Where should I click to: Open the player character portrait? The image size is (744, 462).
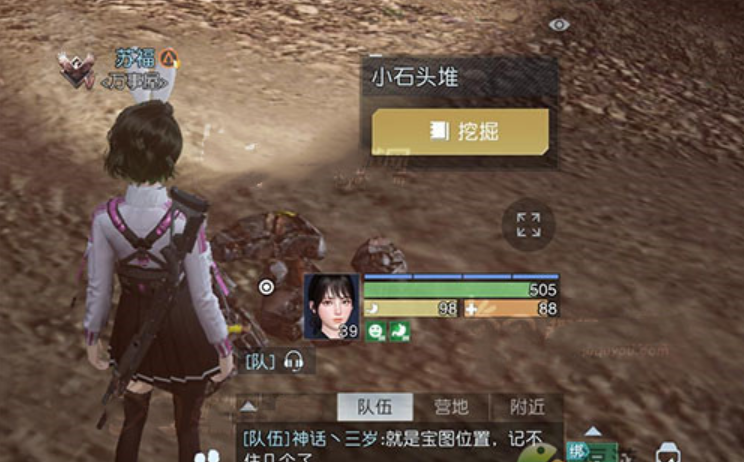click(331, 306)
